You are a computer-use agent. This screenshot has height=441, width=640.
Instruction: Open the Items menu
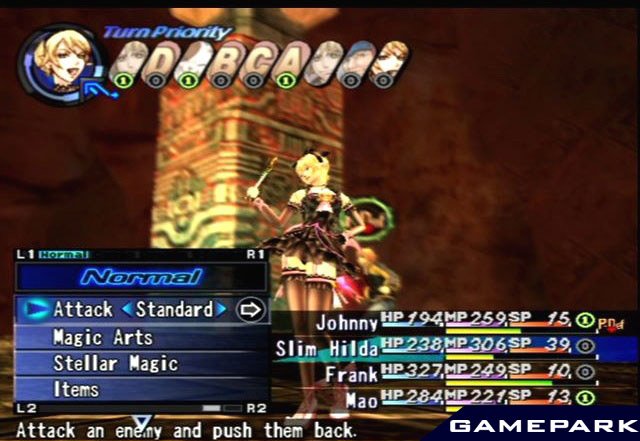pos(78,388)
